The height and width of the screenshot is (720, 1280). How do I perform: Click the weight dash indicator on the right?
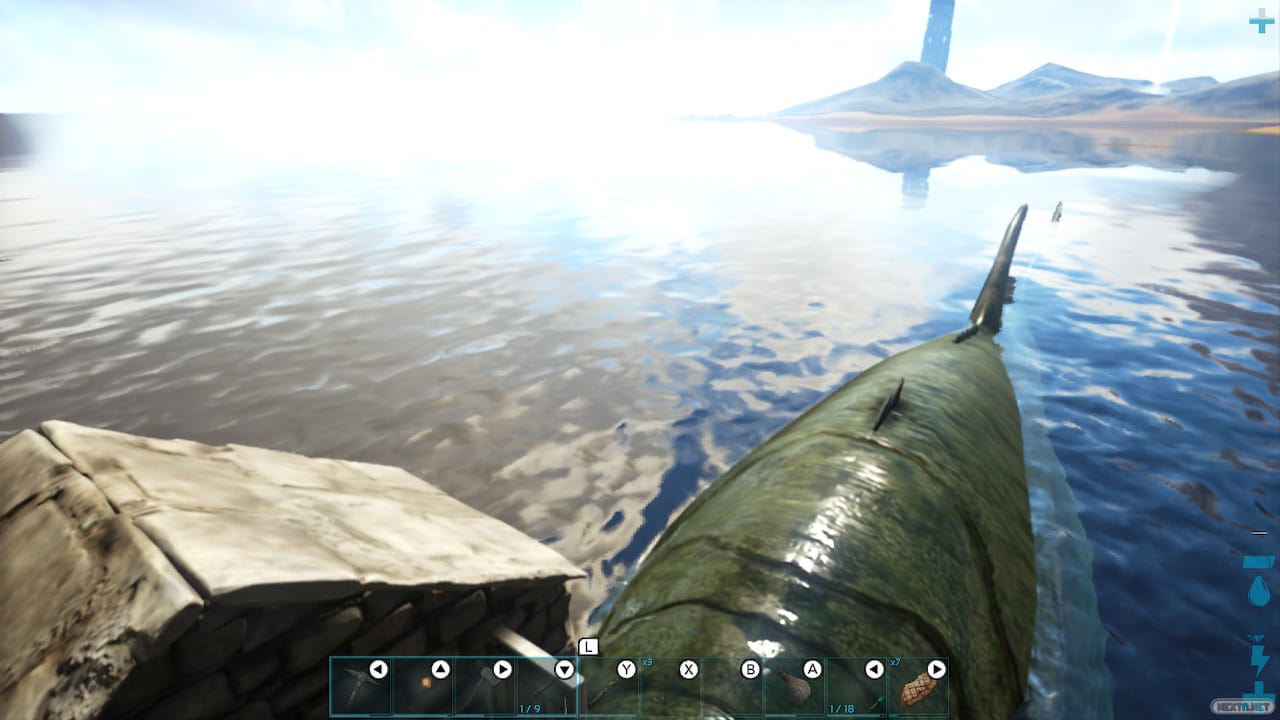(x=1257, y=531)
